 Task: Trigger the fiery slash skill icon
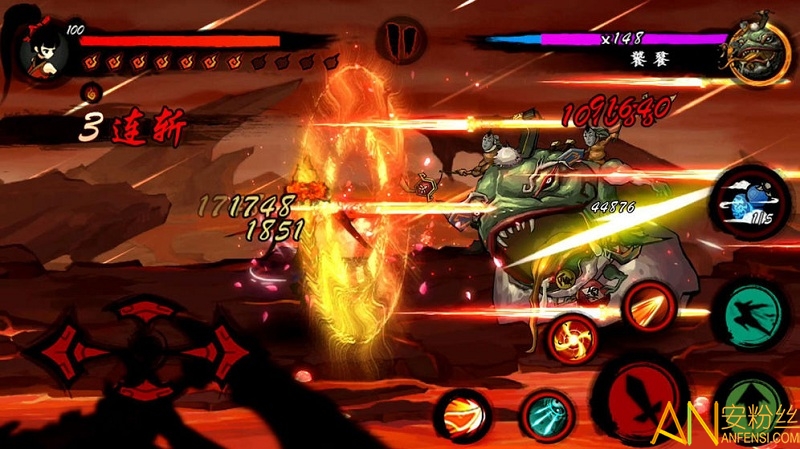click(650, 303)
